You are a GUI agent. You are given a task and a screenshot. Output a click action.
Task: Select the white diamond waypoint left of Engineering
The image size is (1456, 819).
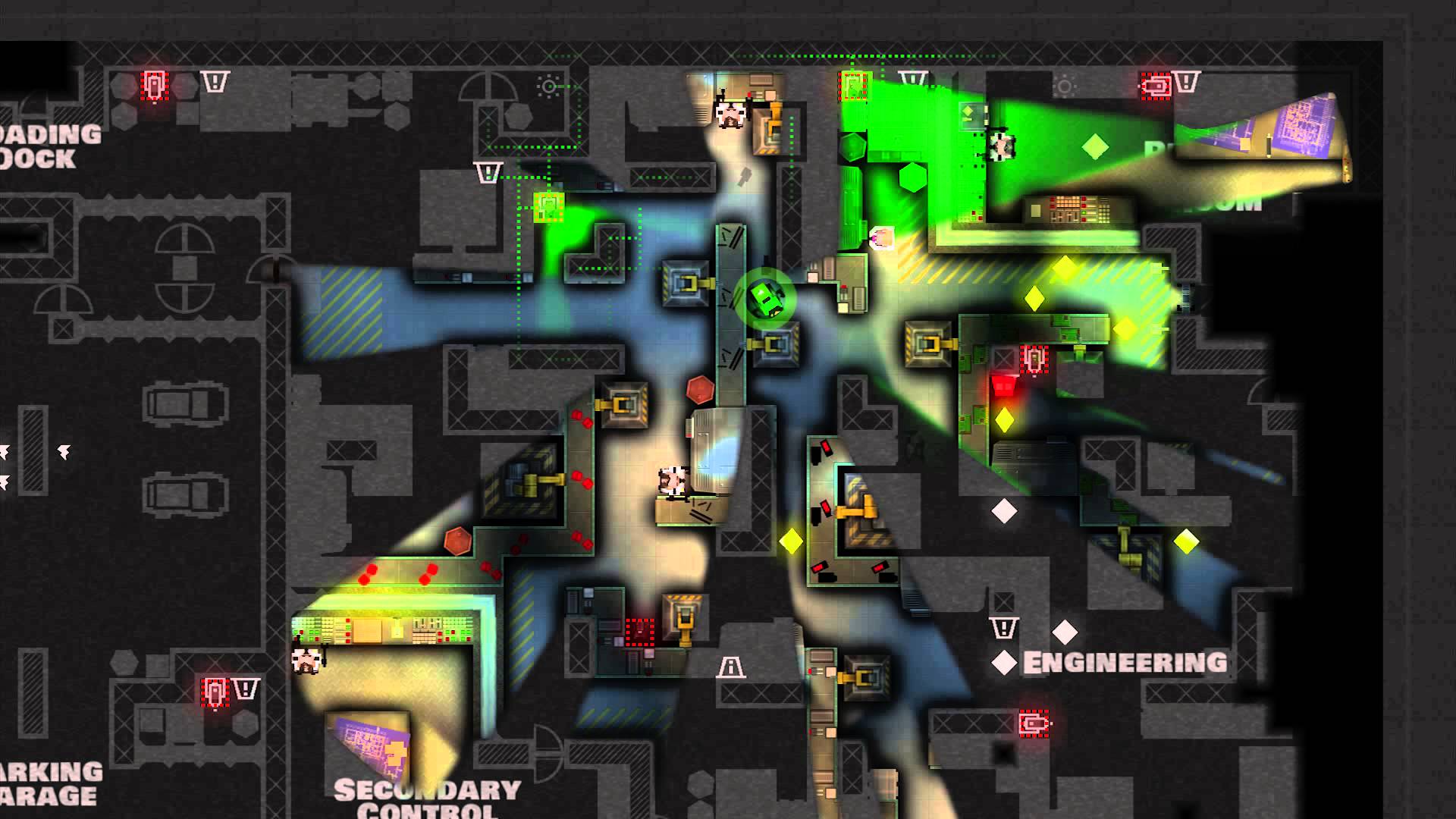[x=1004, y=663]
